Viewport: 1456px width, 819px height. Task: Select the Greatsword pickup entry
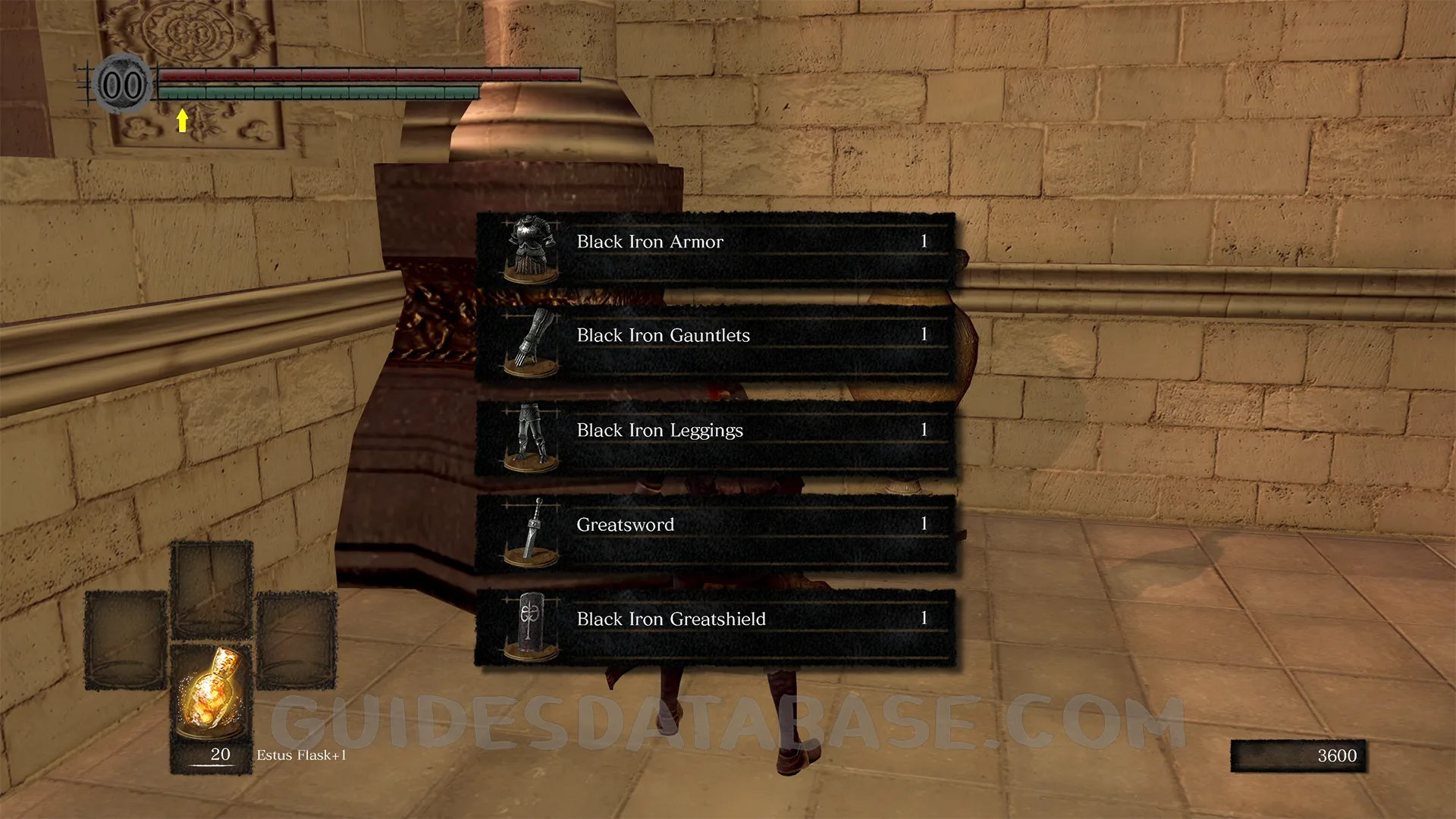point(714,532)
